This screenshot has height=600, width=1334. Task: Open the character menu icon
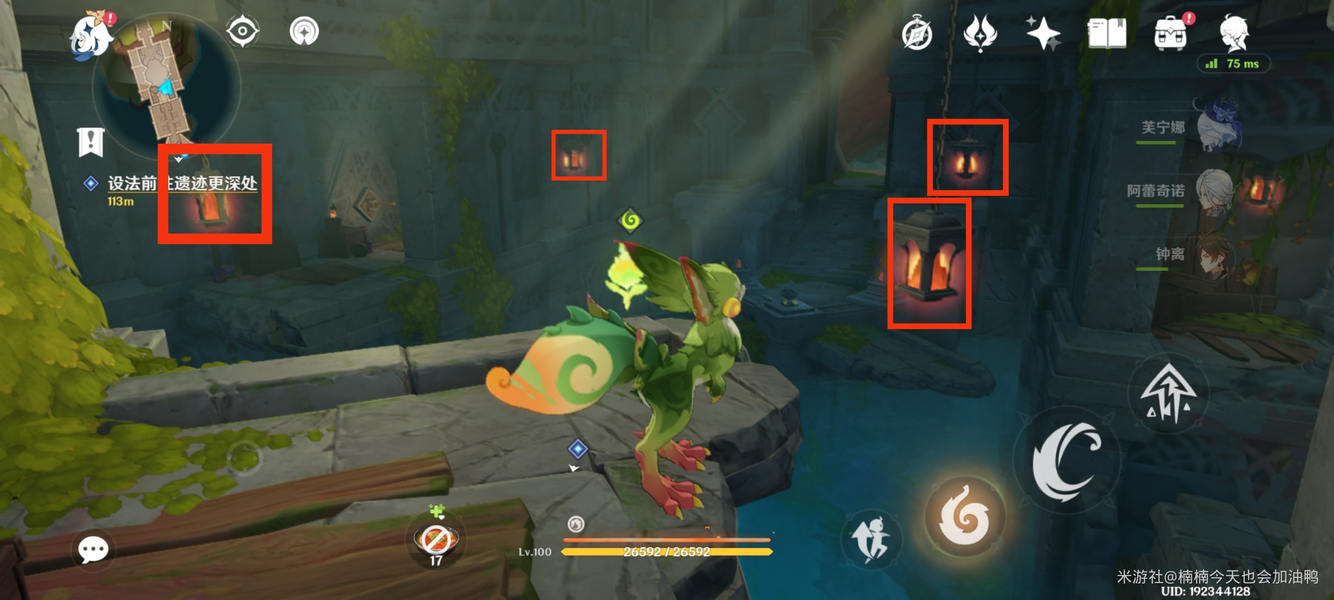(x=1235, y=33)
